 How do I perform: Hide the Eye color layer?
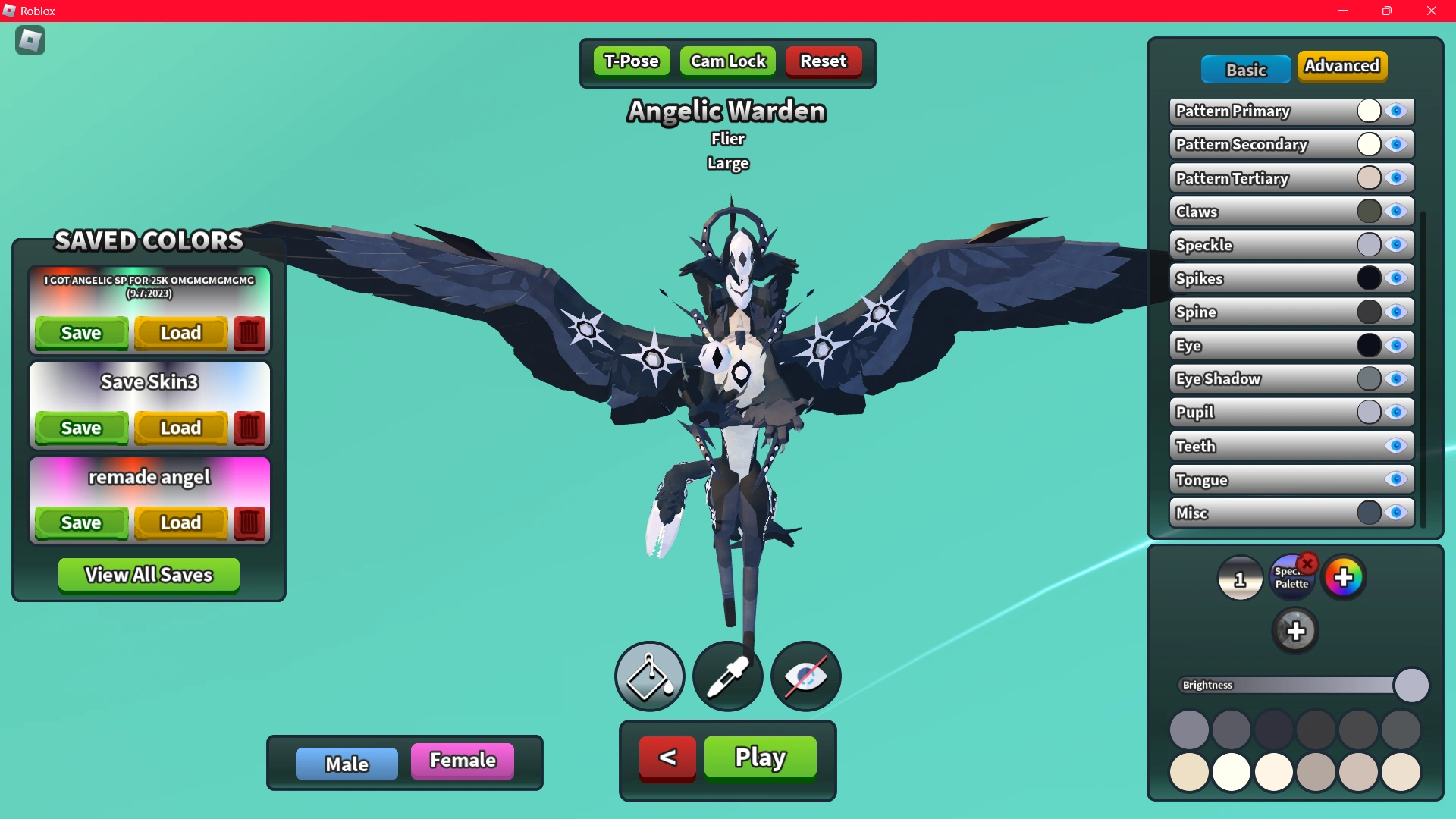point(1398,345)
